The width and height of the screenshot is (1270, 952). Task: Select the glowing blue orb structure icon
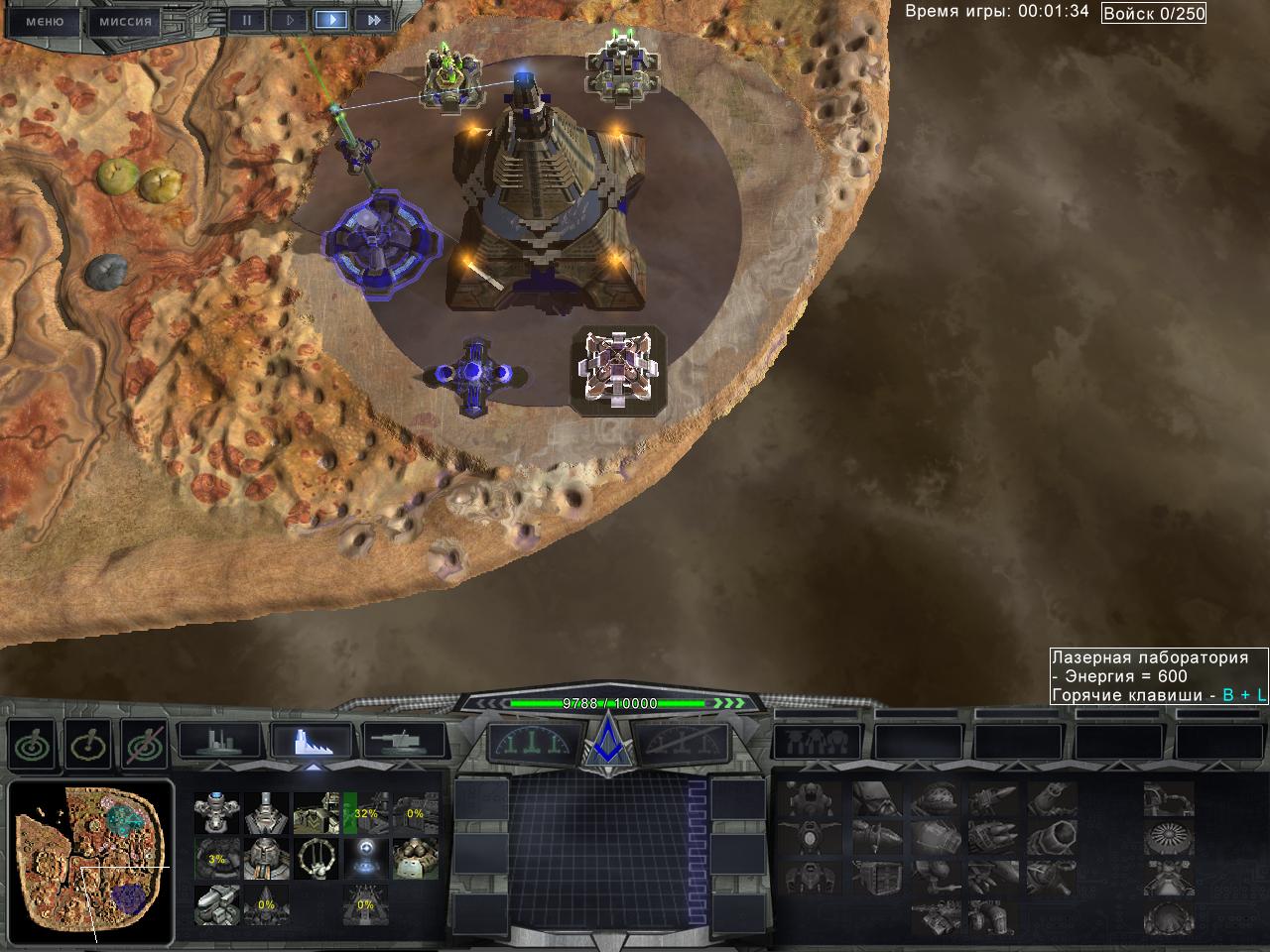pyautogui.click(x=365, y=859)
